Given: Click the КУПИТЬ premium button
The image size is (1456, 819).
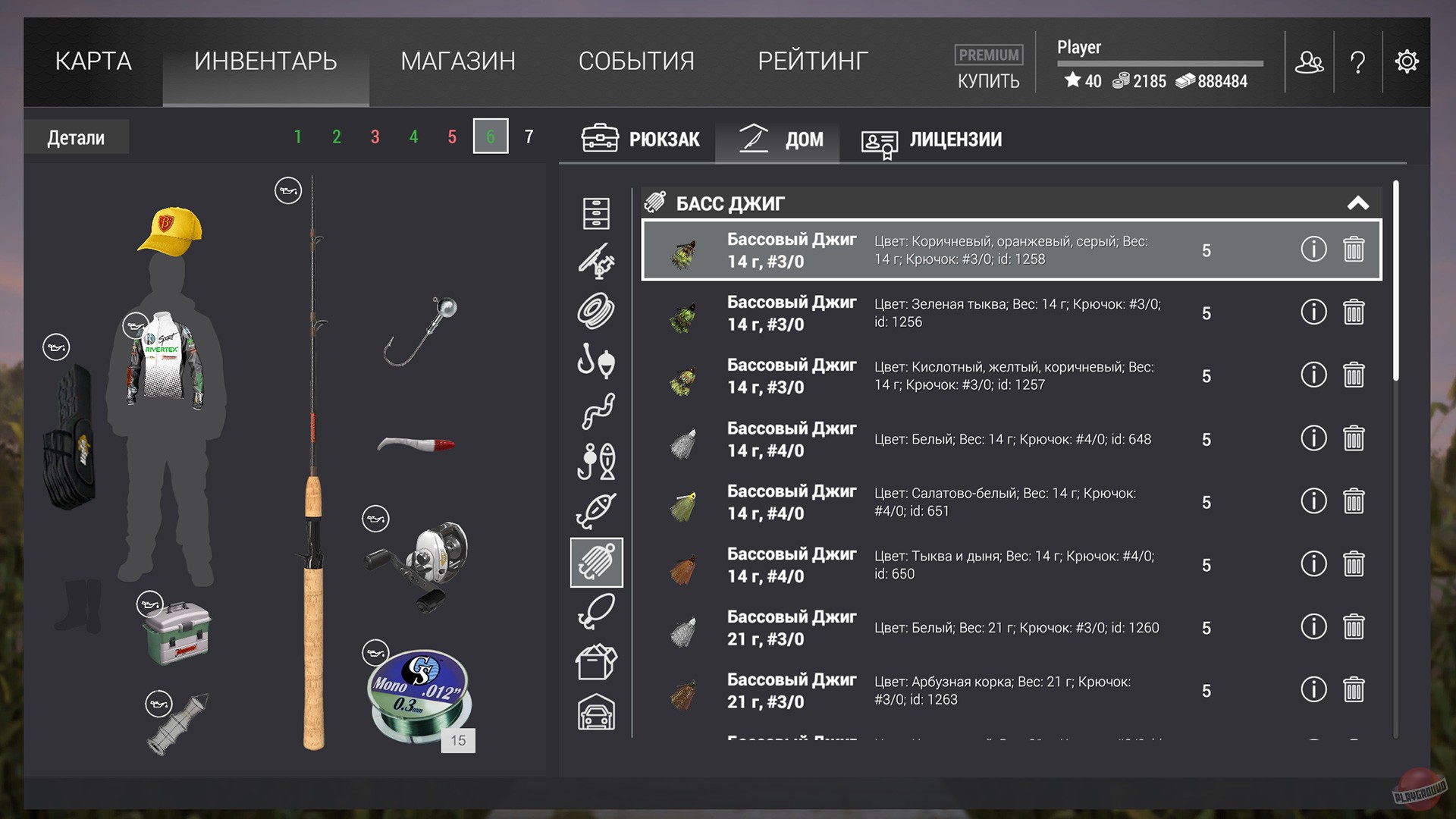Looking at the screenshot, I should click(987, 80).
